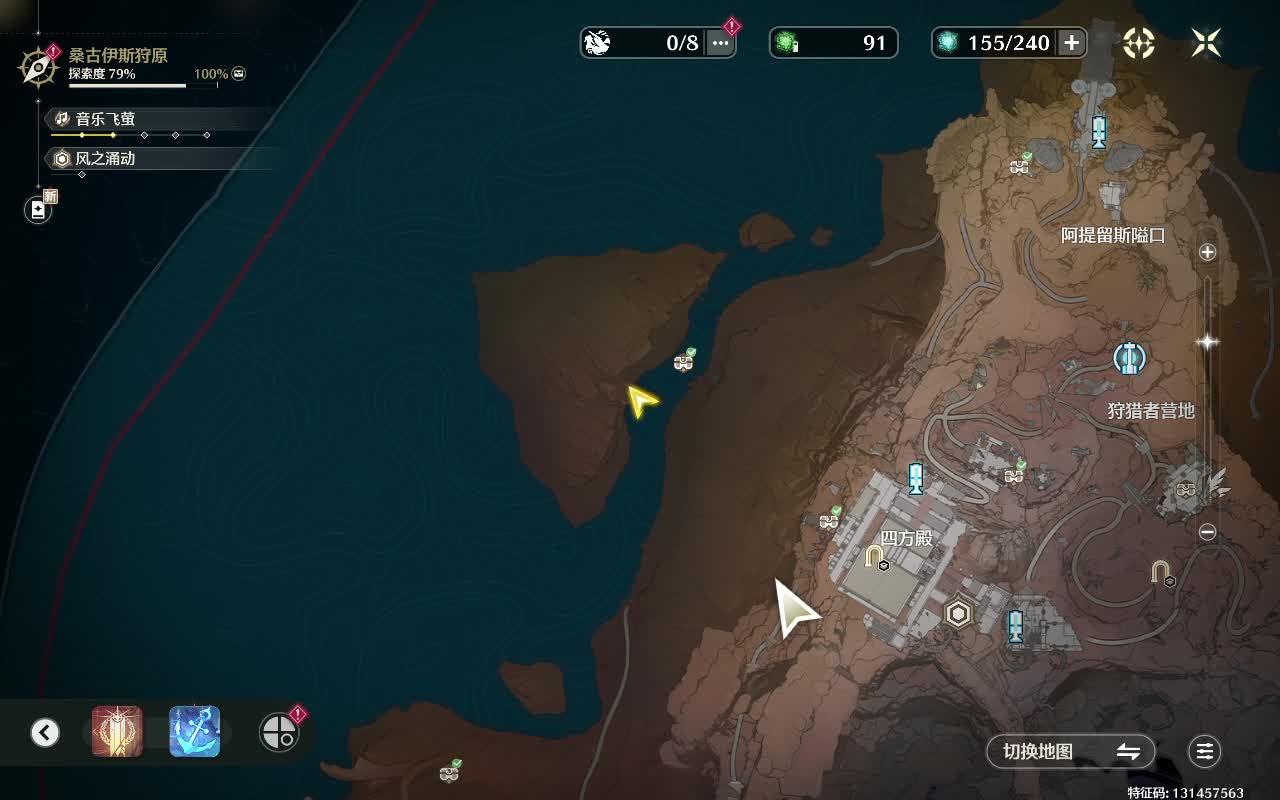The image size is (1280, 800).
Task: Select the blue anchor tool icon
Action: [x=194, y=732]
